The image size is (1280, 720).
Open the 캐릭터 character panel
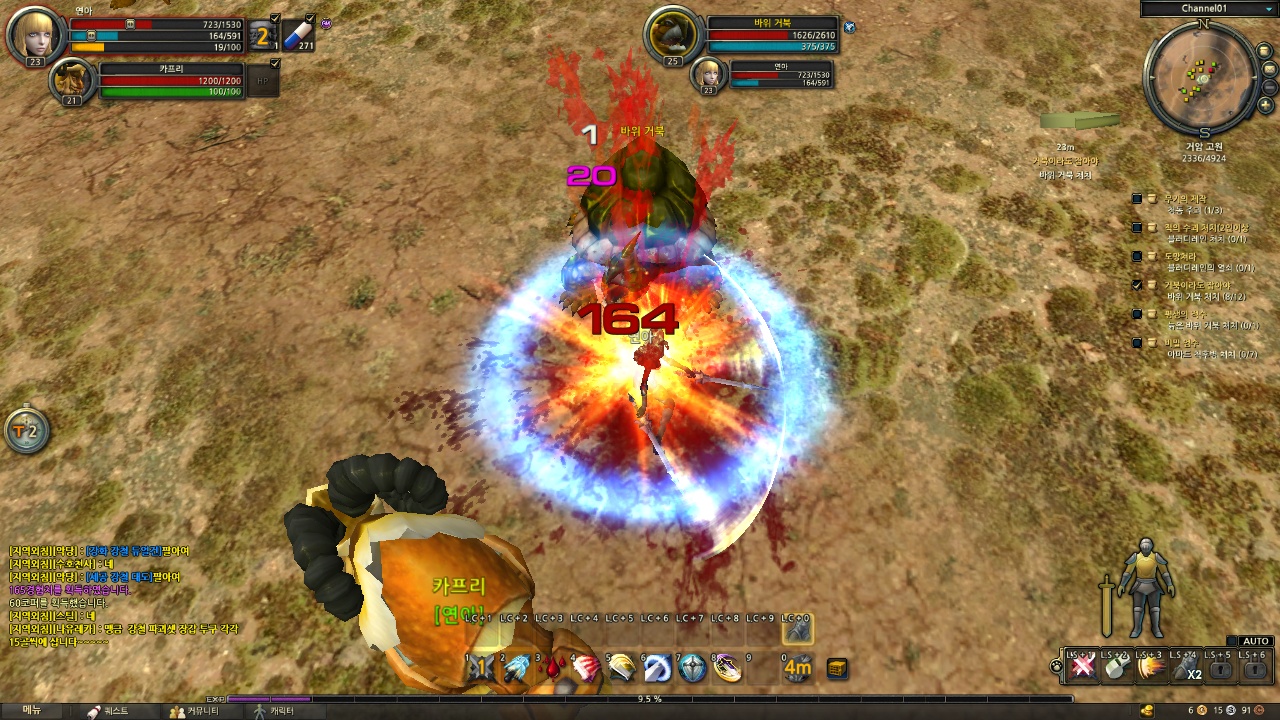(274, 711)
